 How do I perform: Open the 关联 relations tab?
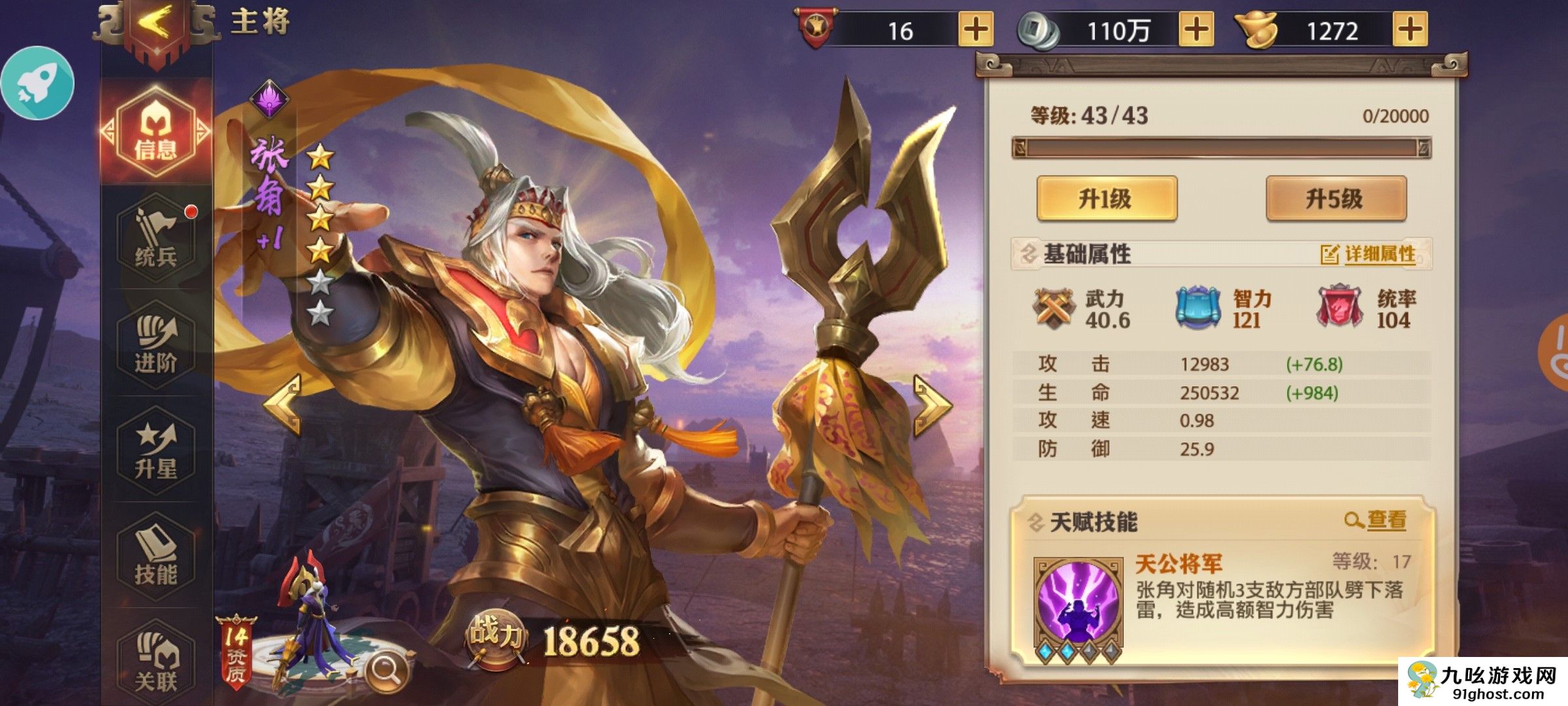155,662
